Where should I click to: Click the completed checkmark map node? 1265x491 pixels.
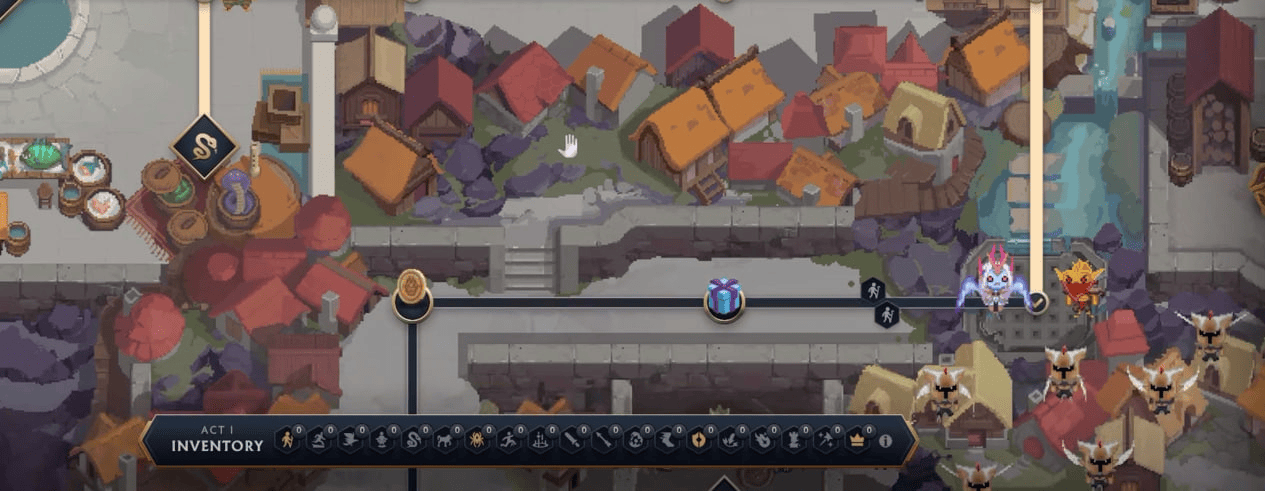(1037, 301)
